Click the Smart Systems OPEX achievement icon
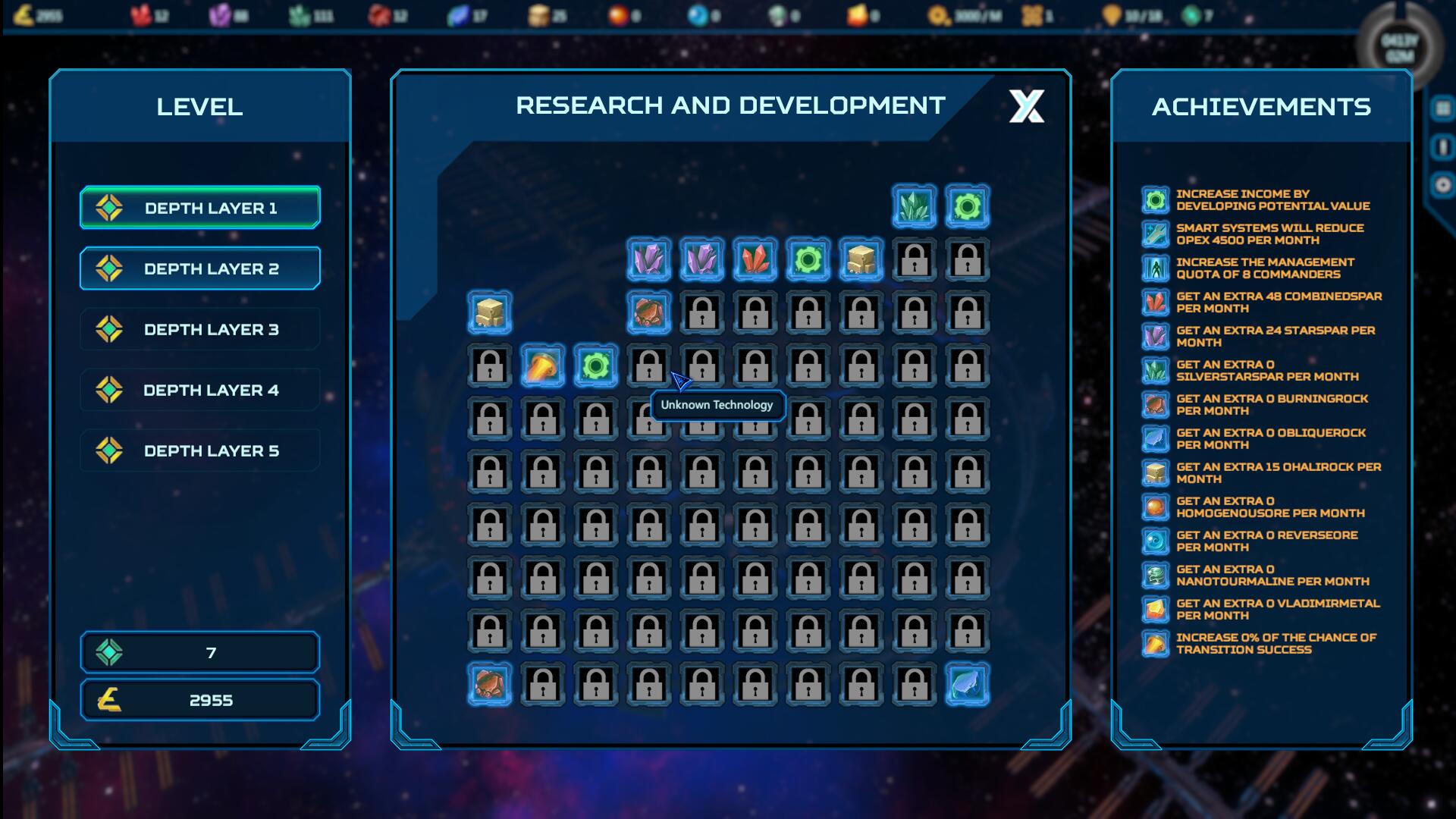1456x819 pixels. pos(1155,234)
